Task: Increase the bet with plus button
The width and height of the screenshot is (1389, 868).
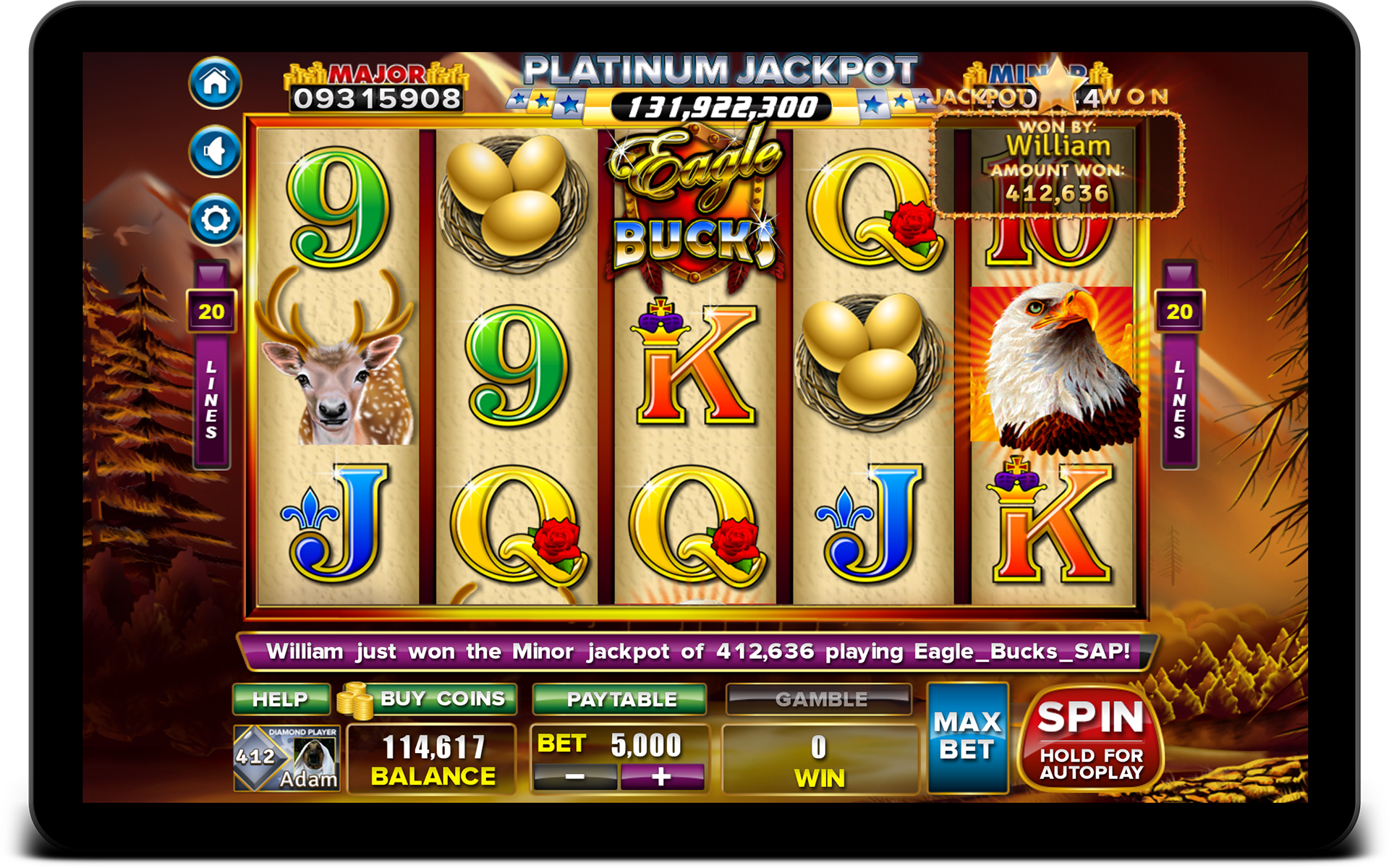Action: [x=661, y=778]
